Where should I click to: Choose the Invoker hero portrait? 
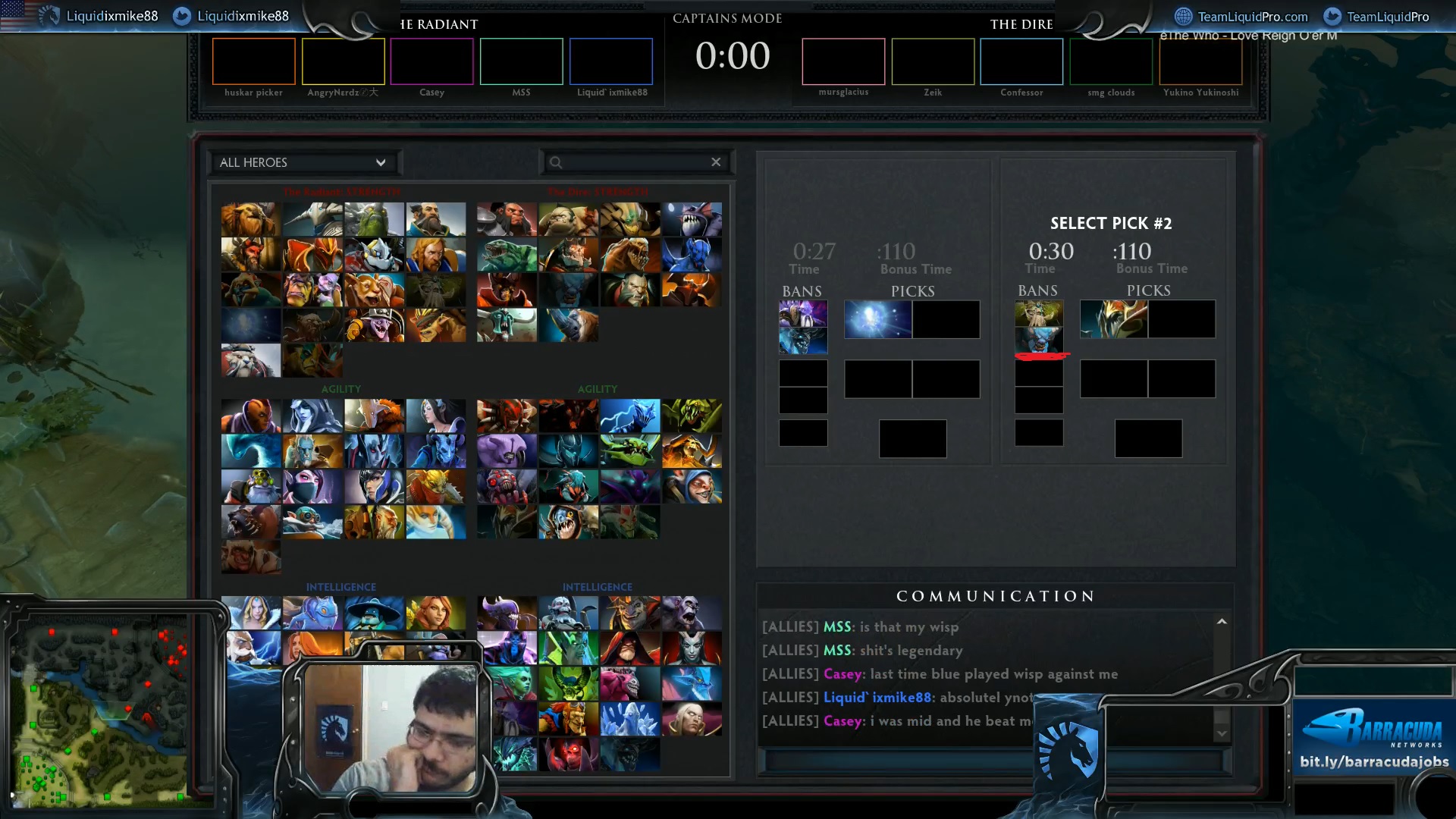pyautogui.click(x=692, y=720)
